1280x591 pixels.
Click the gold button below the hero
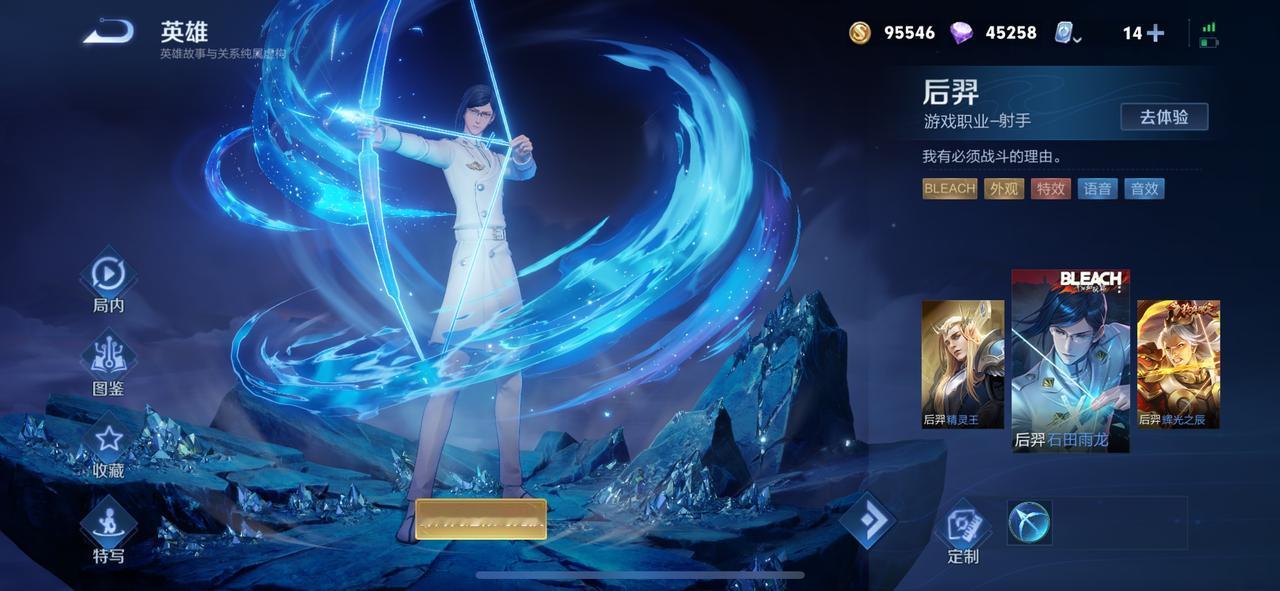481,519
